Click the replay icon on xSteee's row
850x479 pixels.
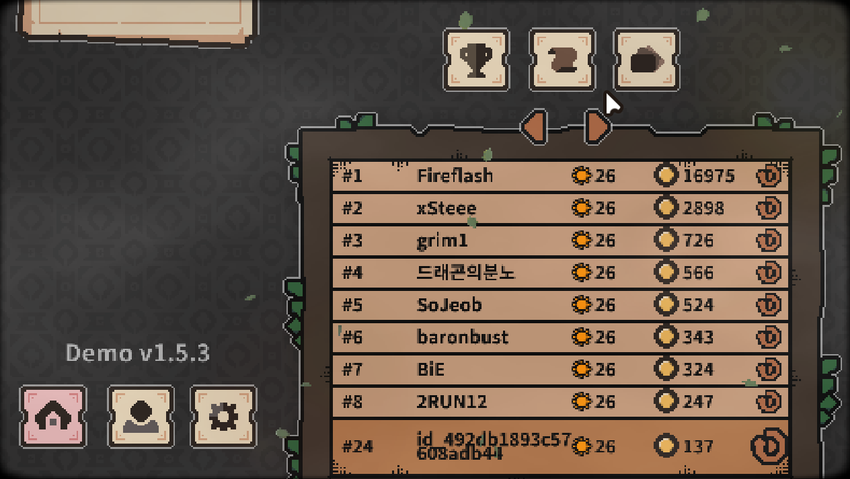click(769, 208)
